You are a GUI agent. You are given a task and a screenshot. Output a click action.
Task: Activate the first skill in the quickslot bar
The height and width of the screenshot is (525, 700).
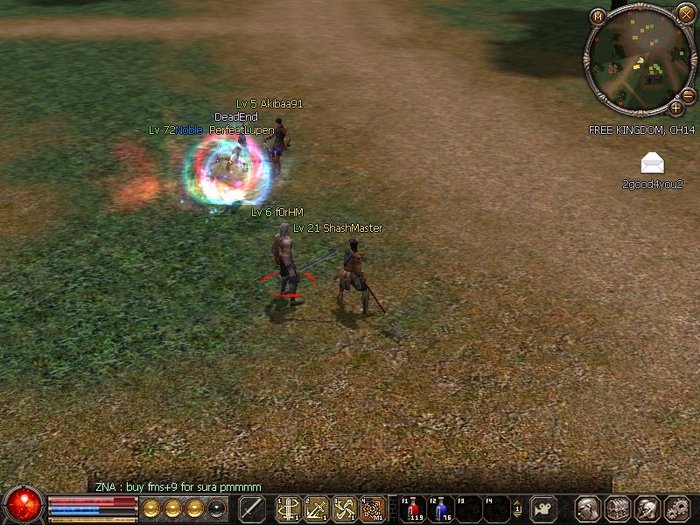290,508
